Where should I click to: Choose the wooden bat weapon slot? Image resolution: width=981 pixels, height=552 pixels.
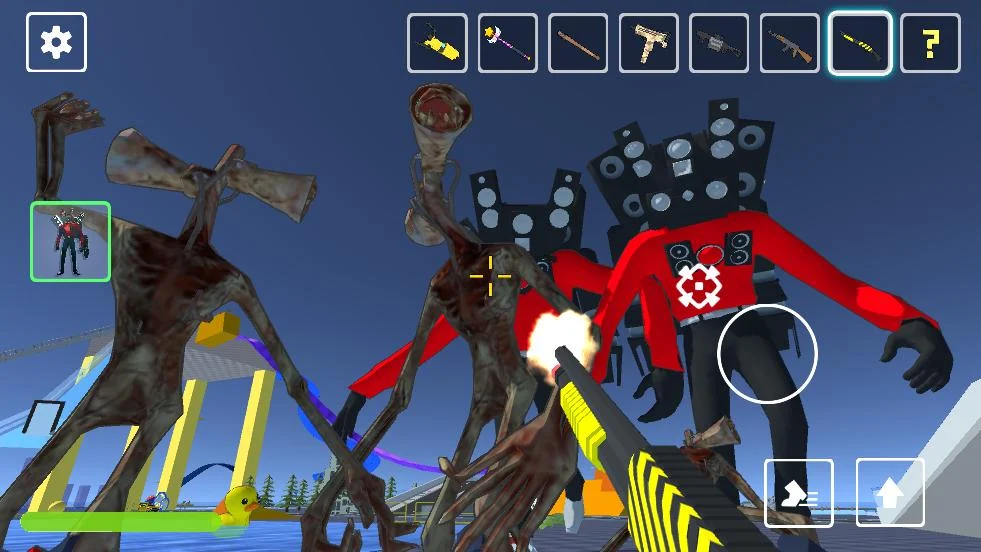coord(578,43)
